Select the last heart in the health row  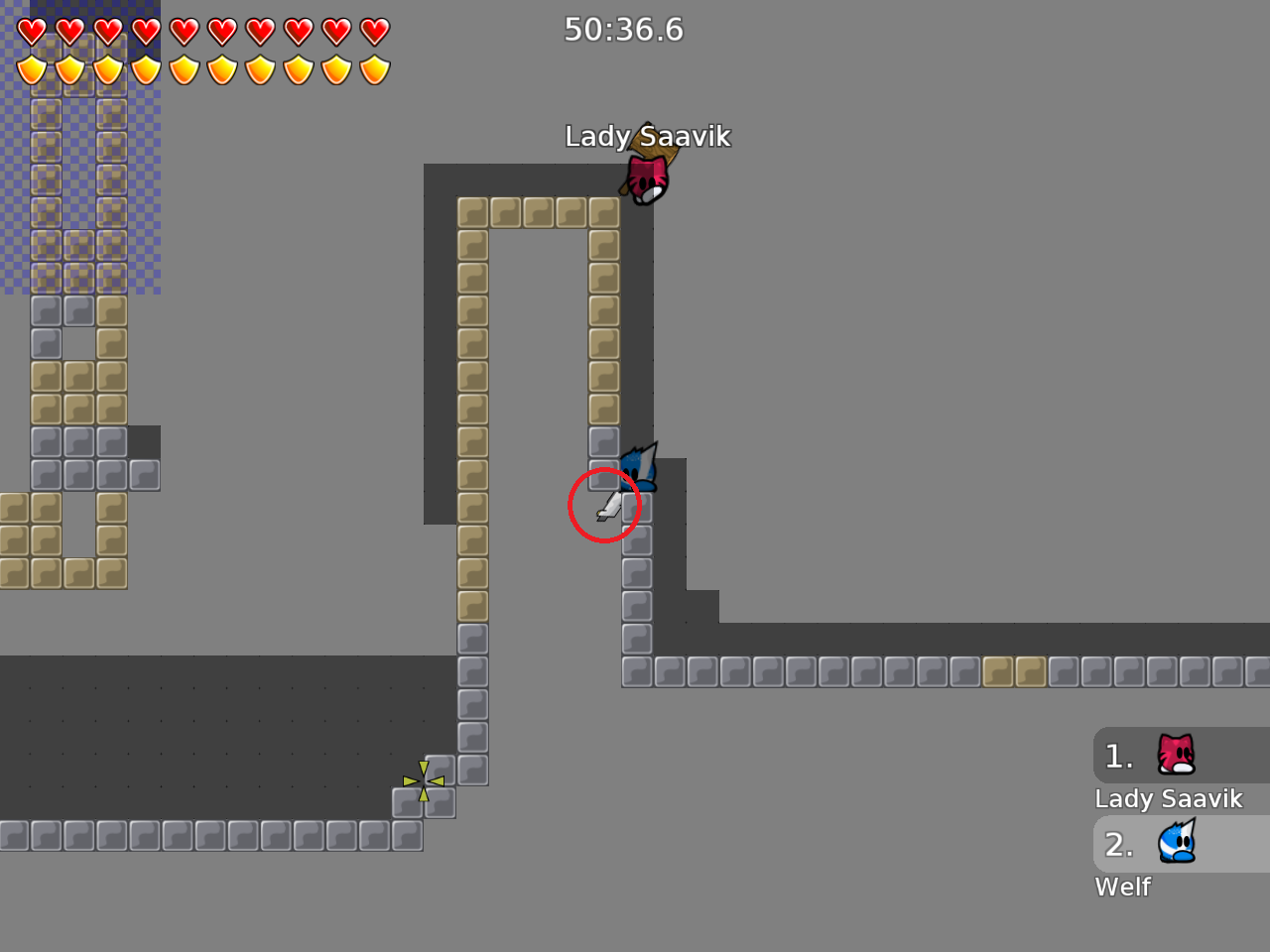pyautogui.click(x=375, y=31)
